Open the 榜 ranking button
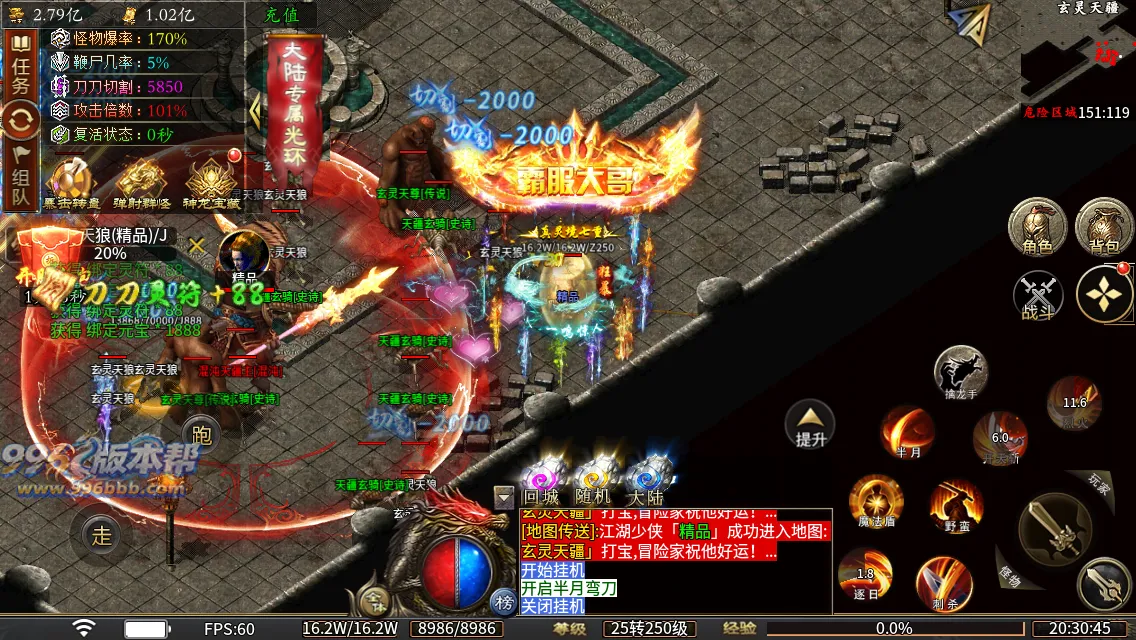This screenshot has height=640, width=1136. click(x=503, y=601)
